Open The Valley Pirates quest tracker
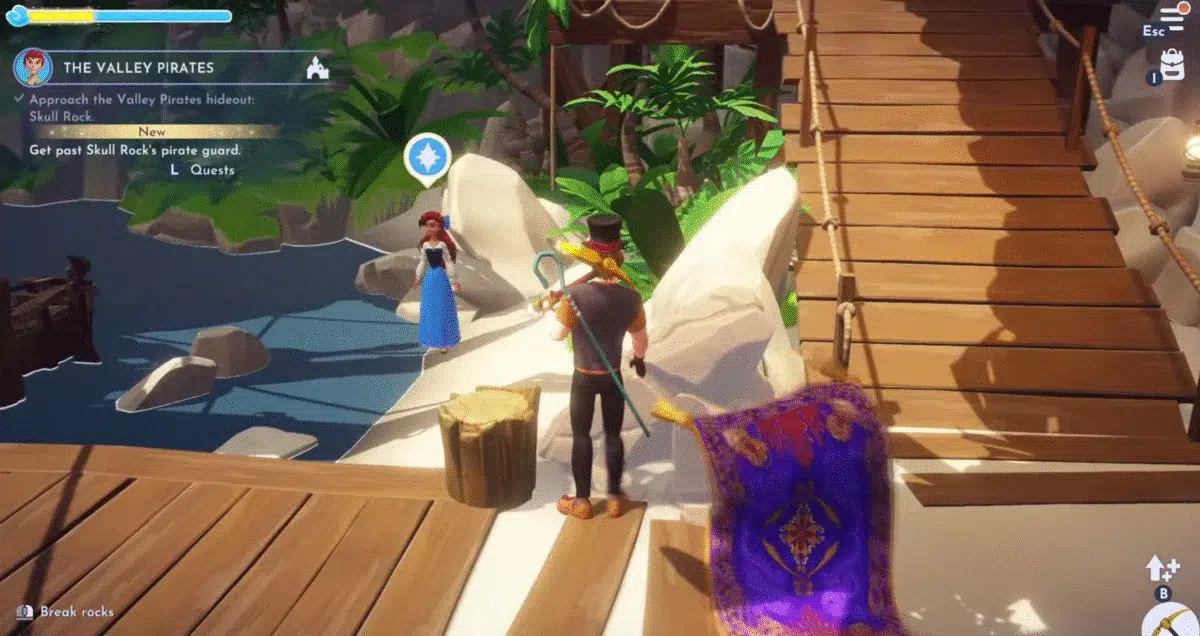1200x636 pixels. 138,68
